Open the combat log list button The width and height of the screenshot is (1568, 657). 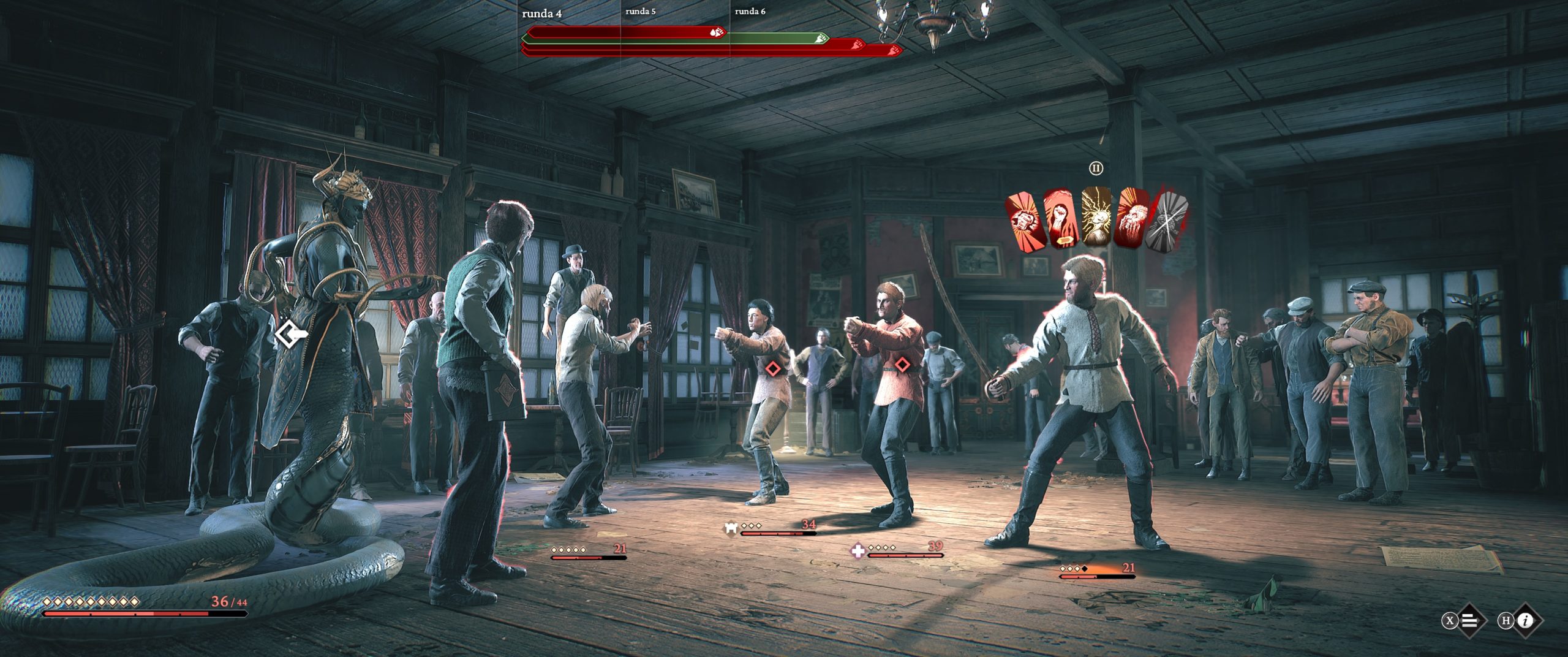coord(1469,620)
